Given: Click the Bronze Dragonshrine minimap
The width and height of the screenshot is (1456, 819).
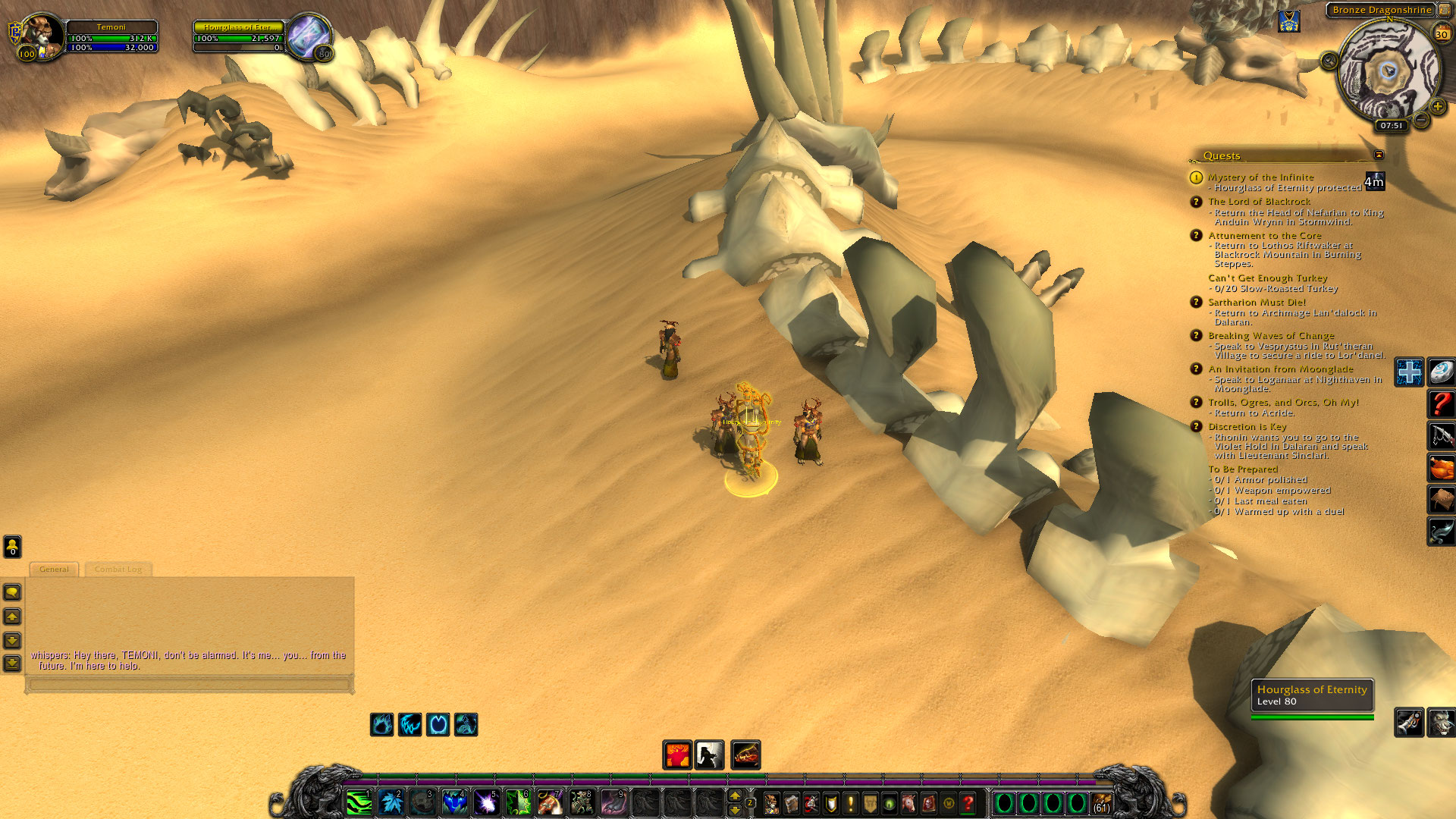Looking at the screenshot, I should pyautogui.click(x=1388, y=72).
